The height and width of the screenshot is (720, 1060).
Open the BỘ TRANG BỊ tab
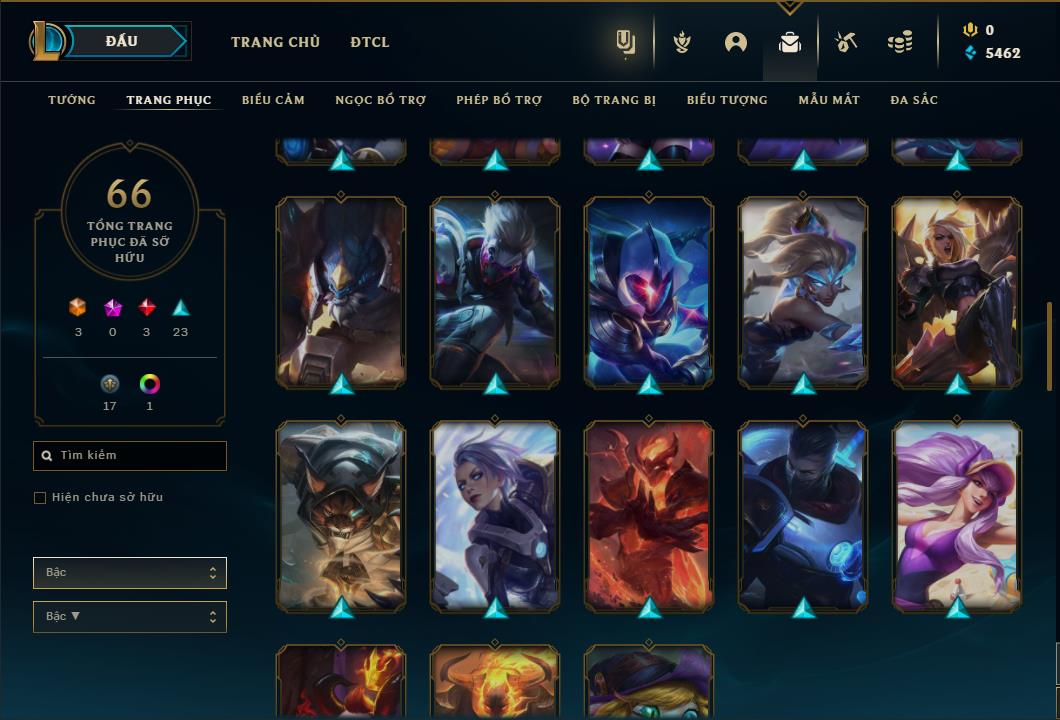tap(614, 100)
